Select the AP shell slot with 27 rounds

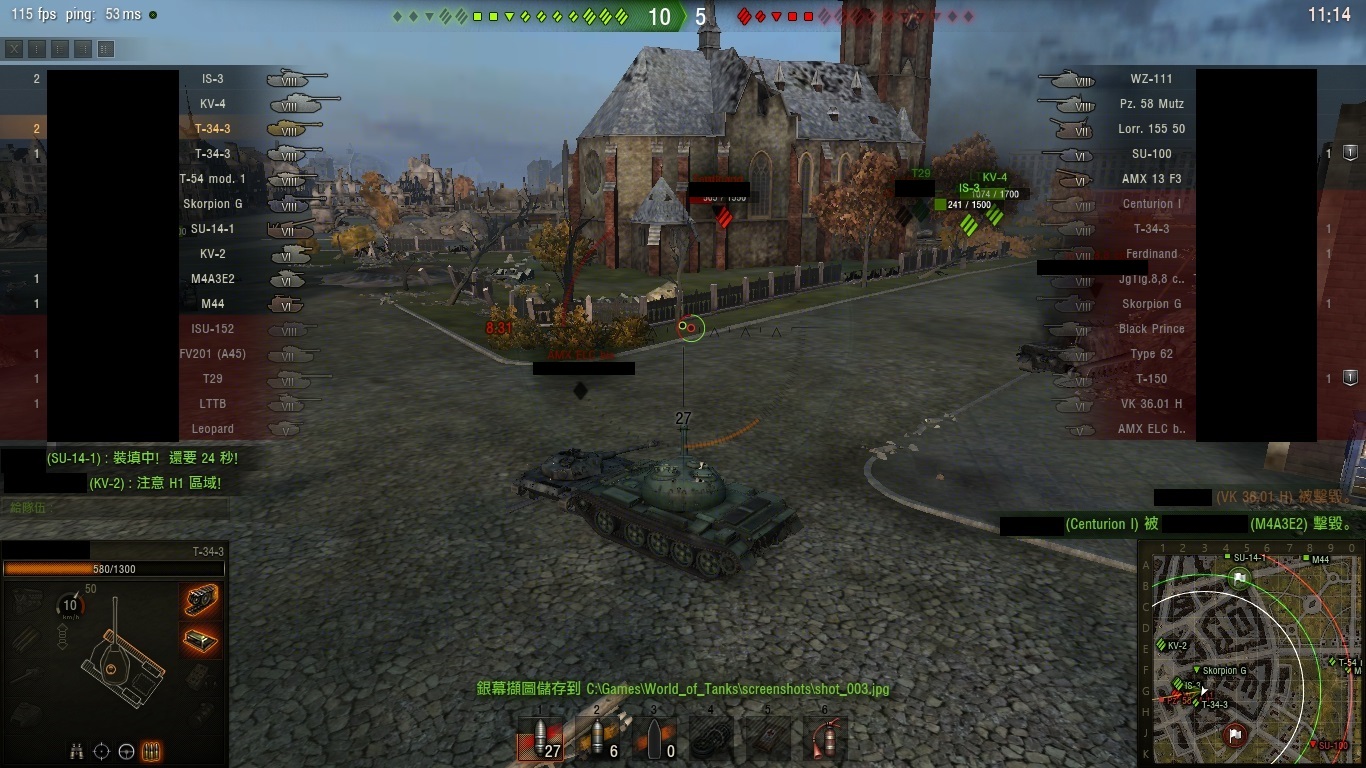coord(541,740)
